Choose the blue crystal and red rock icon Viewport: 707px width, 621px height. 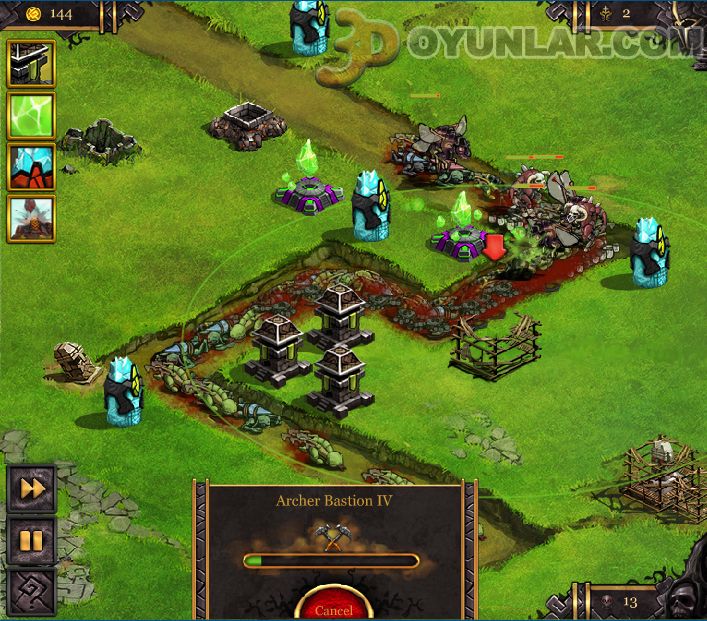tap(31, 167)
